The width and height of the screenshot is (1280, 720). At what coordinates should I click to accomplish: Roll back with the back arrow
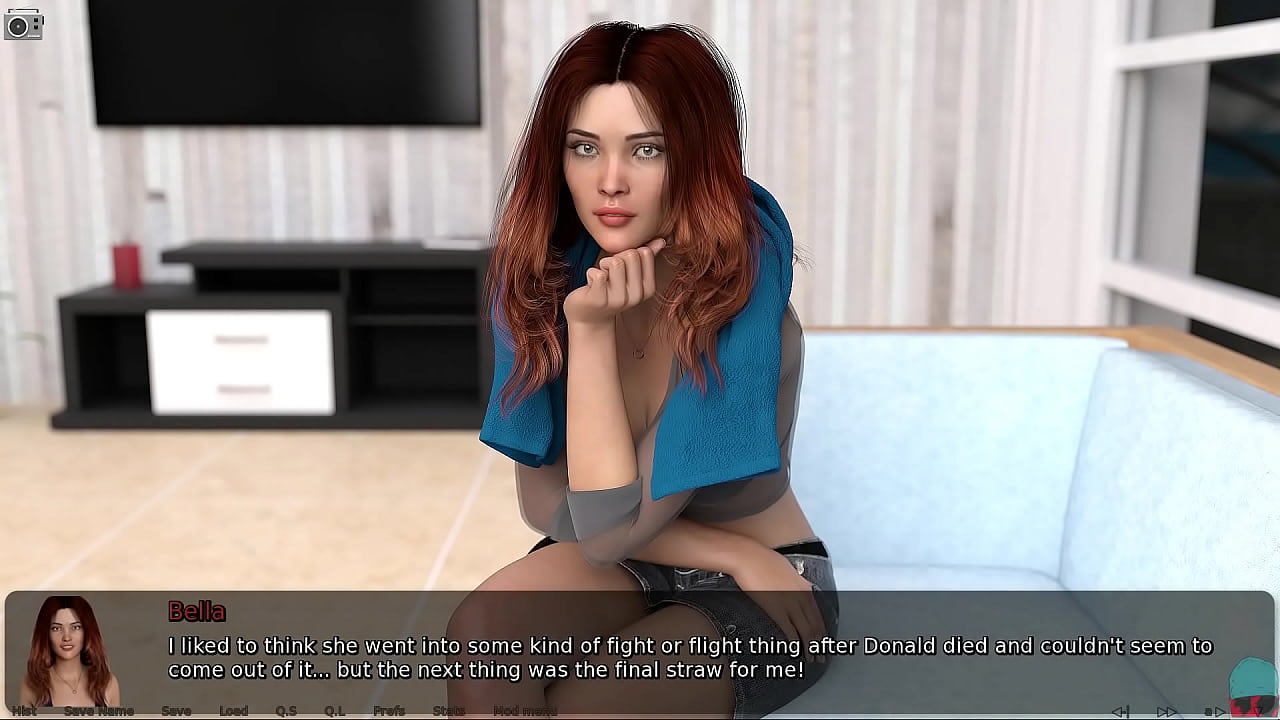tap(1121, 711)
